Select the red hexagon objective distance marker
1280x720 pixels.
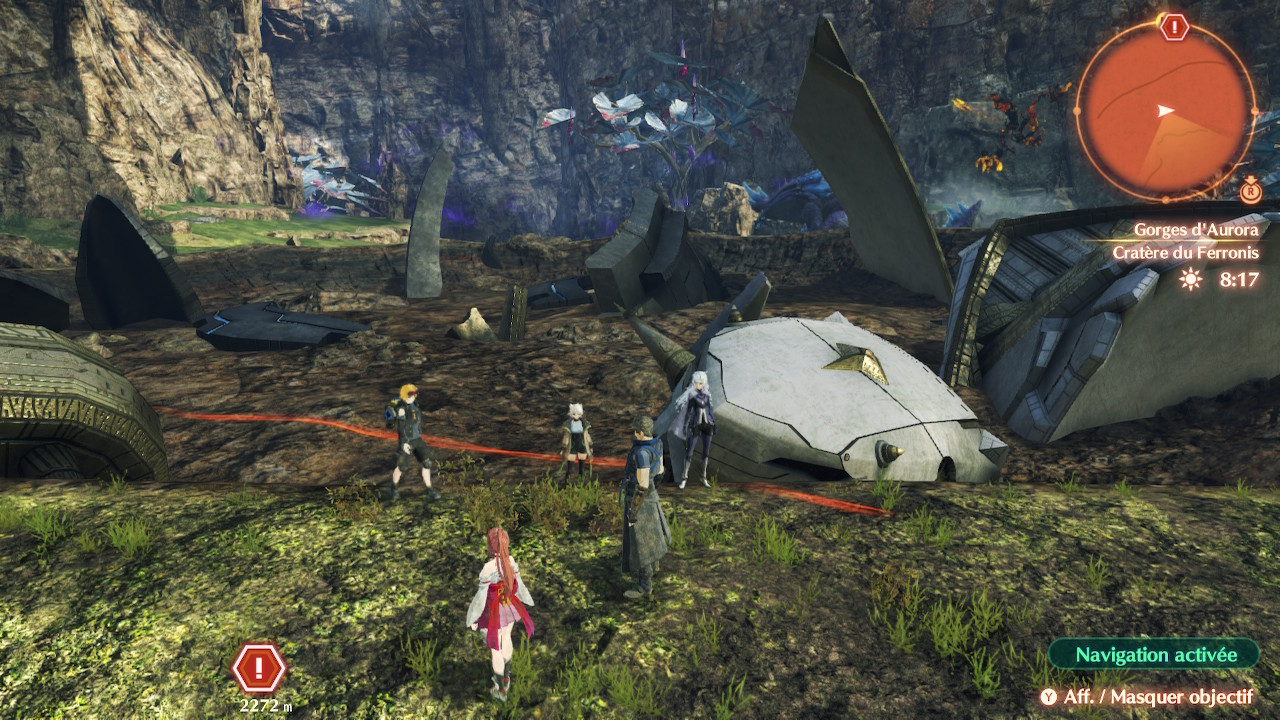click(259, 668)
